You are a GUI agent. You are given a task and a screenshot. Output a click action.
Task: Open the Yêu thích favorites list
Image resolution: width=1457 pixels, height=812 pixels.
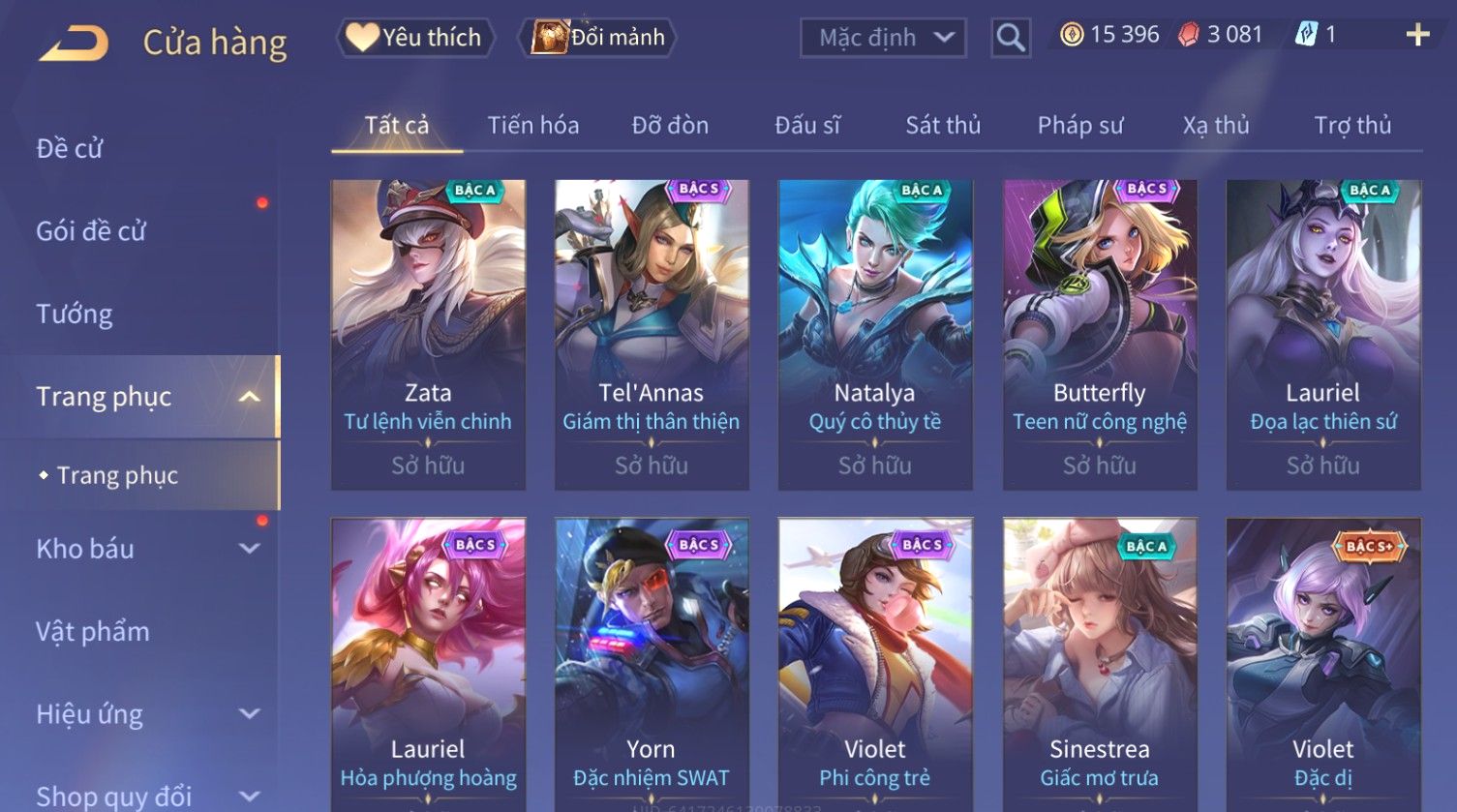415,38
